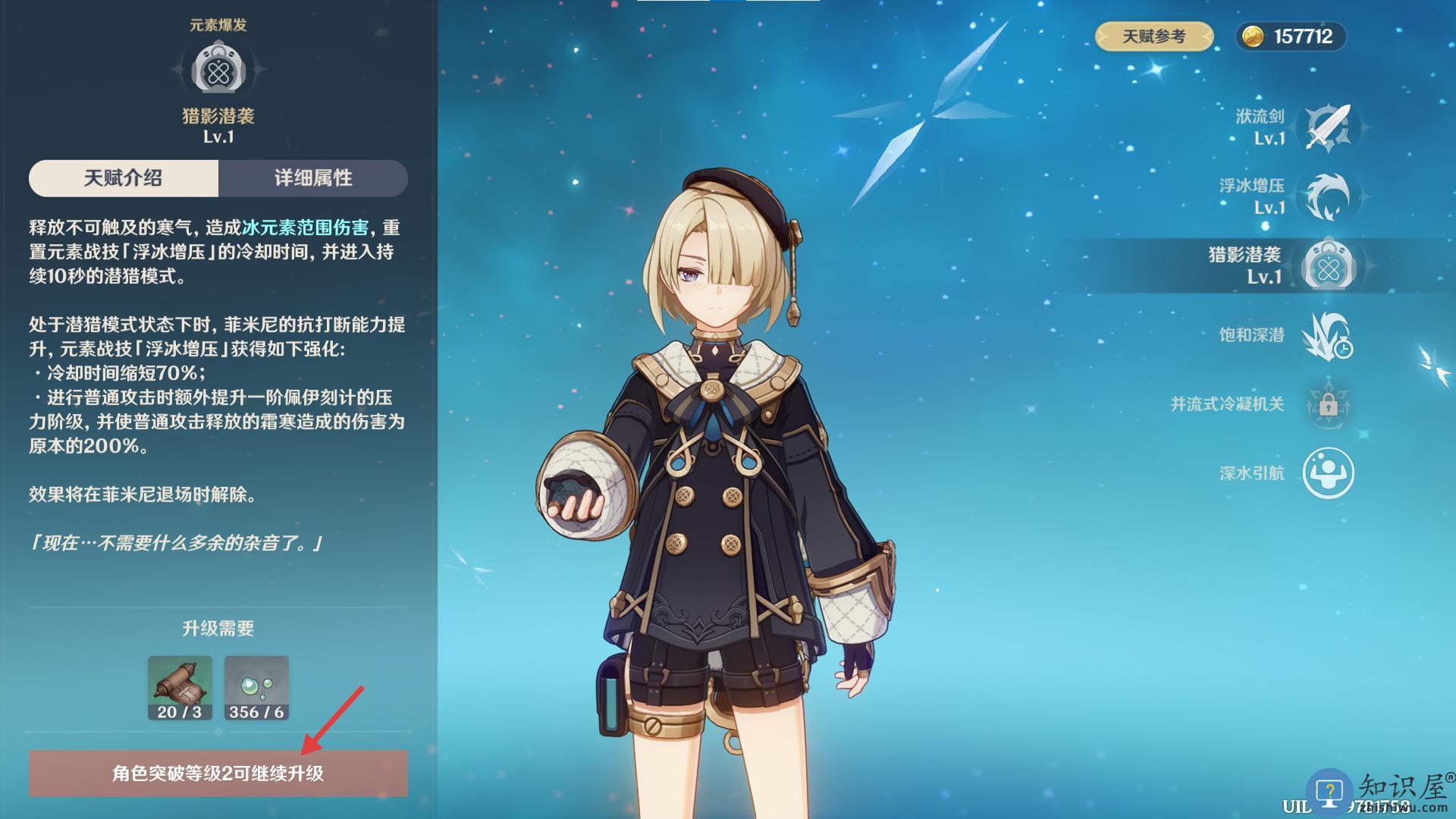Click the 角色突破等级2可继续升级 button
Screen dimensions: 1456x819
click(218, 773)
